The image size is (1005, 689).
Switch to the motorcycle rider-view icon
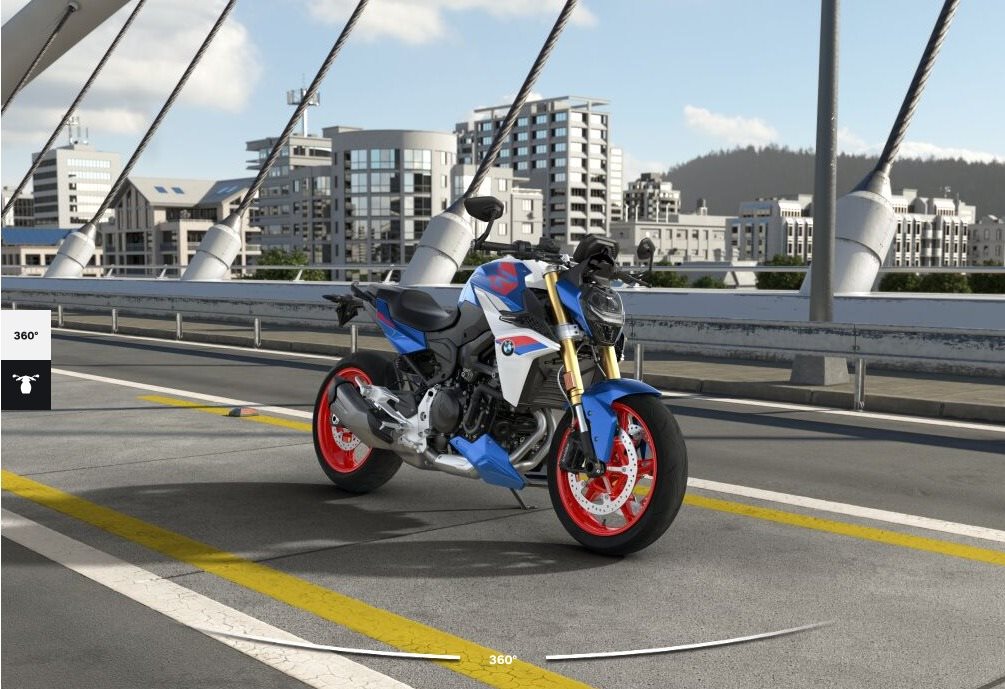click(26, 384)
